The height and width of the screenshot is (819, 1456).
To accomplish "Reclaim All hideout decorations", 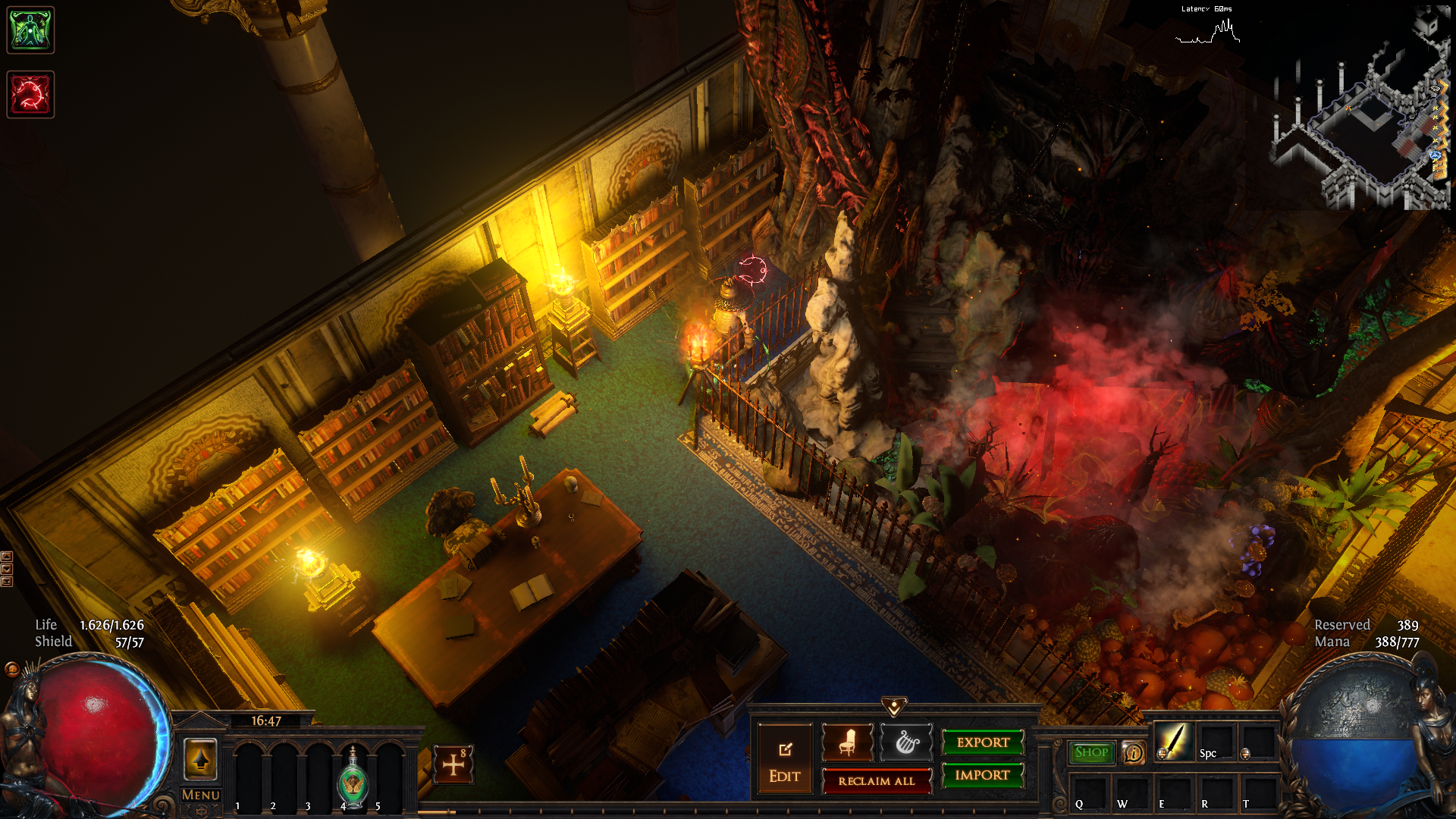I will (x=877, y=781).
